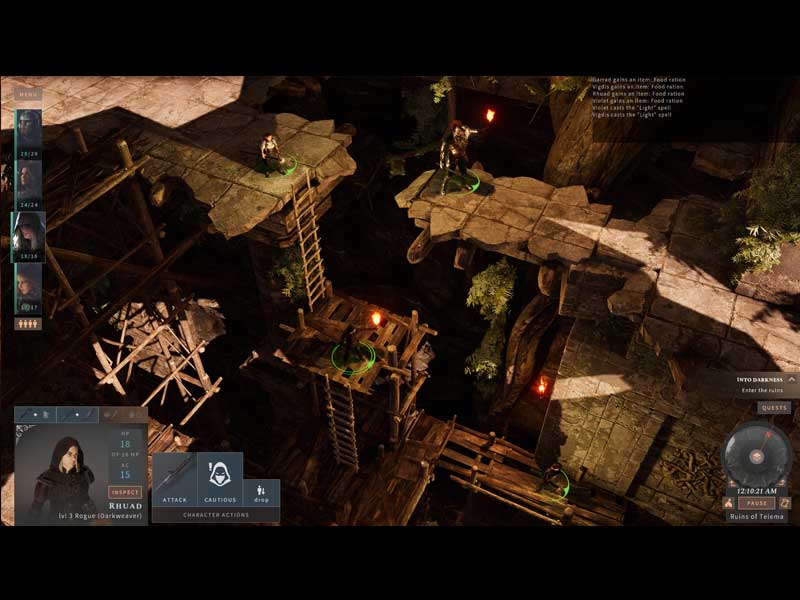Open the Menu button
Image resolution: width=800 pixels, height=600 pixels.
point(28,95)
